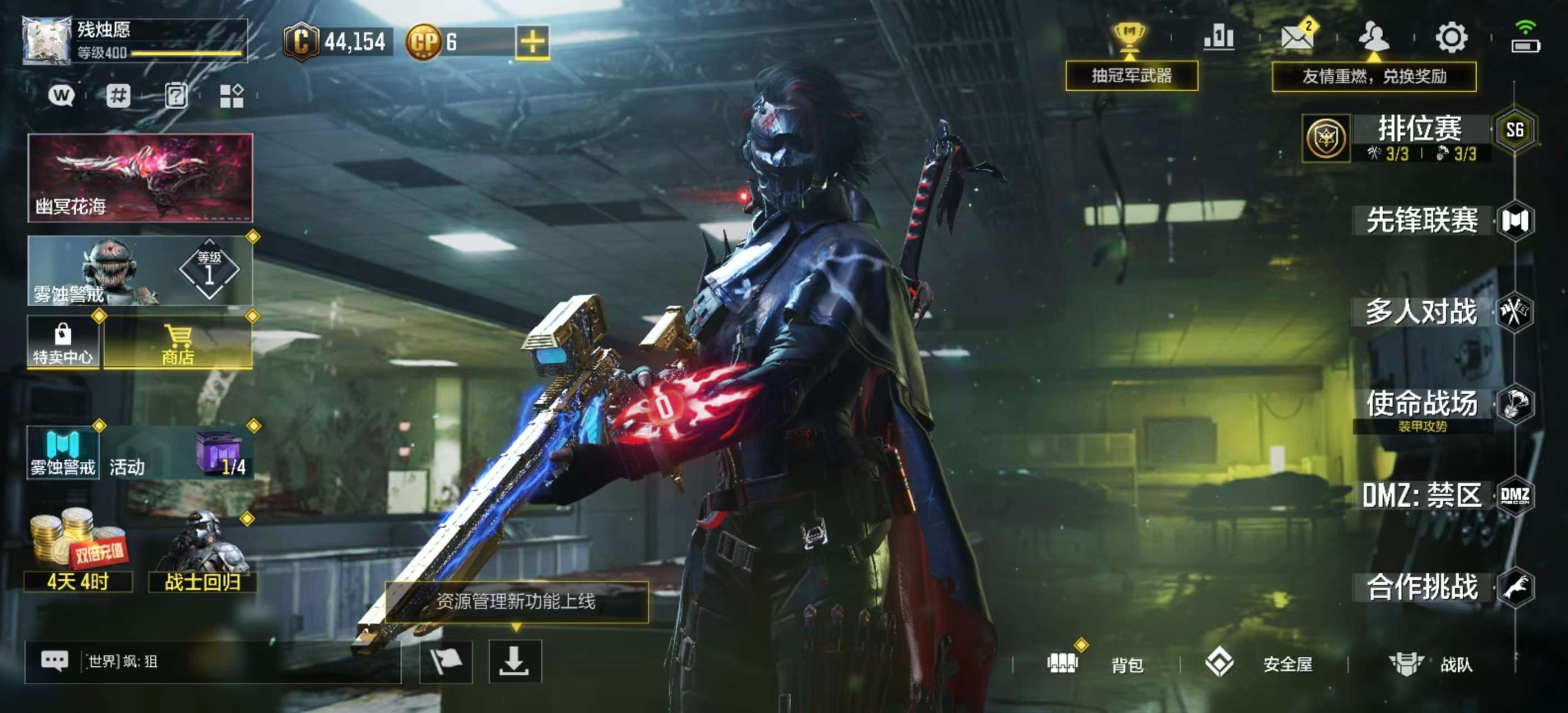Click the download arrow button
1568x713 pixels.
tap(514, 661)
